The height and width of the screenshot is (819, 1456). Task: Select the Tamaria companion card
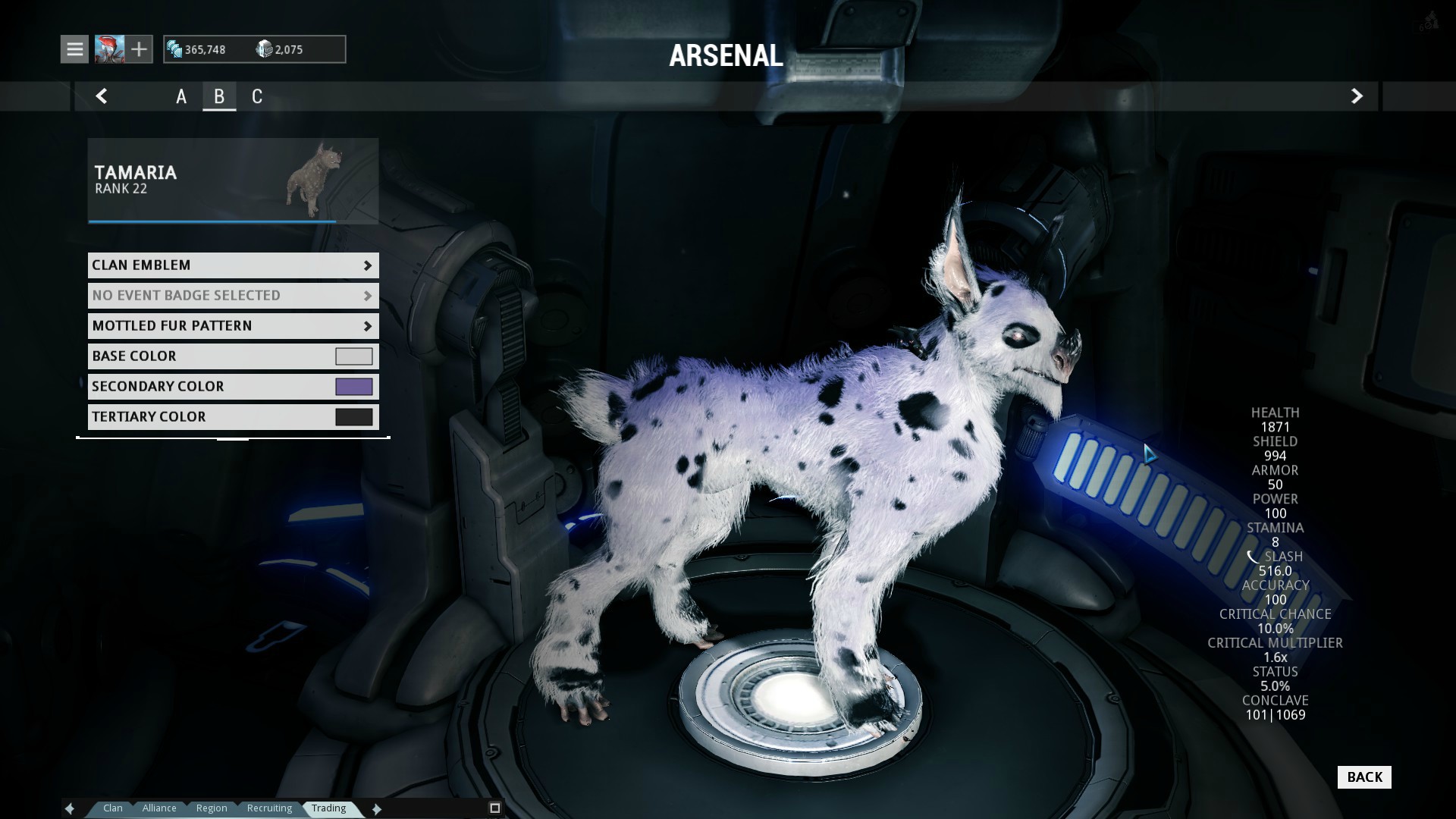[x=233, y=180]
